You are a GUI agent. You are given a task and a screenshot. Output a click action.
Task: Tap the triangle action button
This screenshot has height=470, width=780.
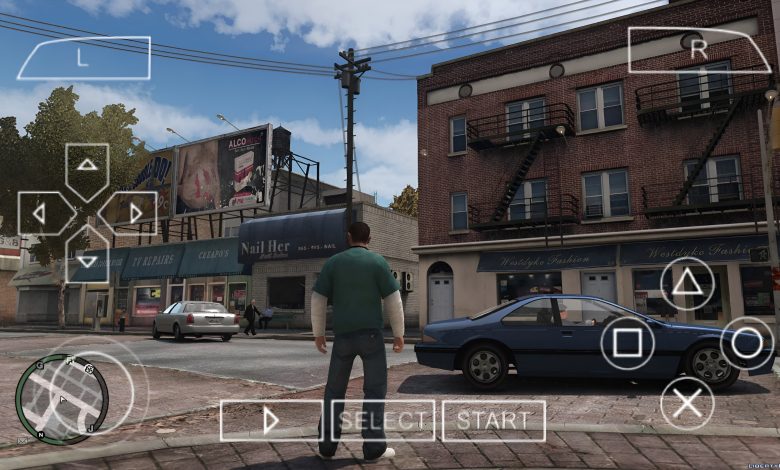(x=687, y=284)
